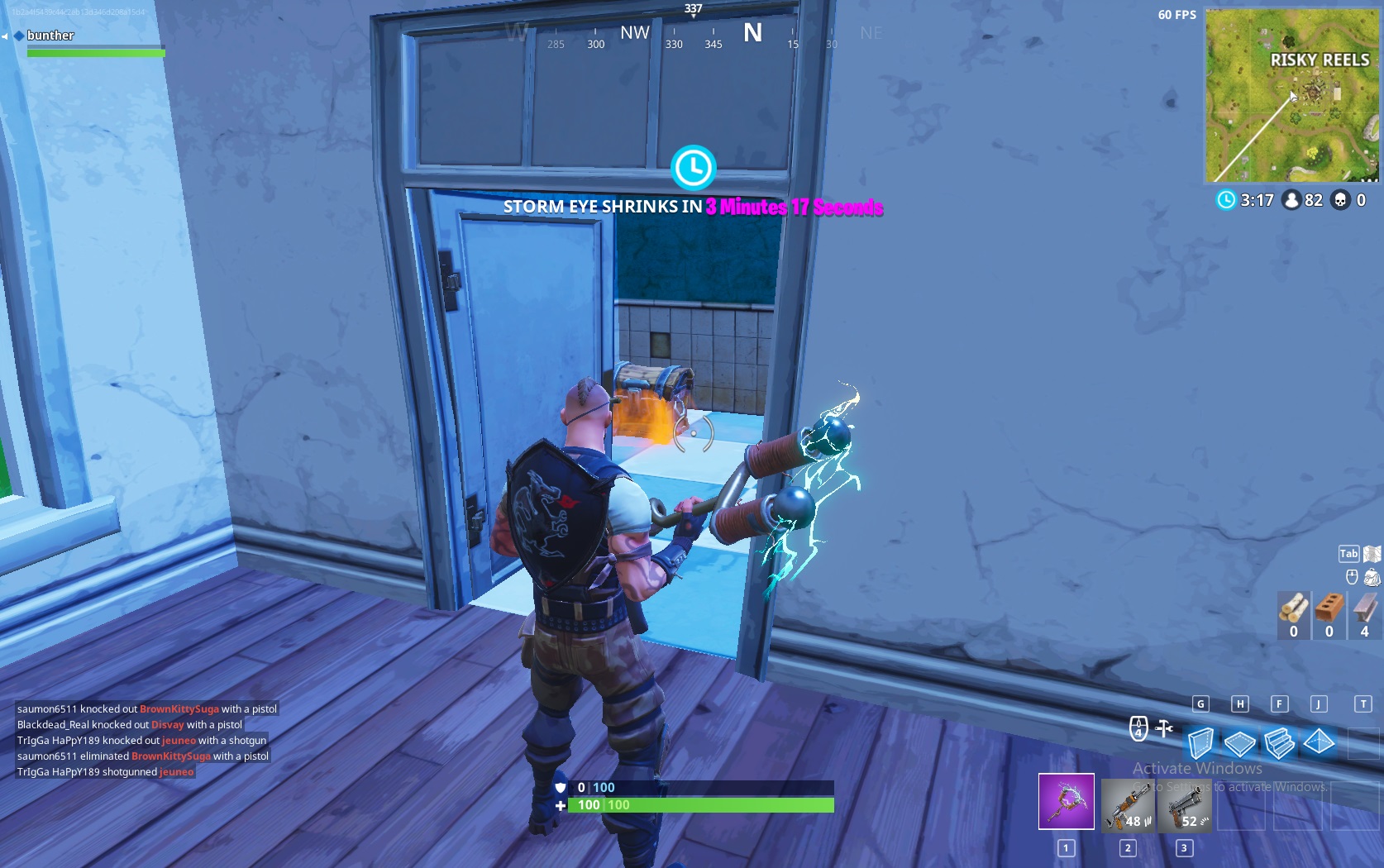Select the wall building piece icon
Viewport: 1384px width, 868px height.
(1201, 742)
